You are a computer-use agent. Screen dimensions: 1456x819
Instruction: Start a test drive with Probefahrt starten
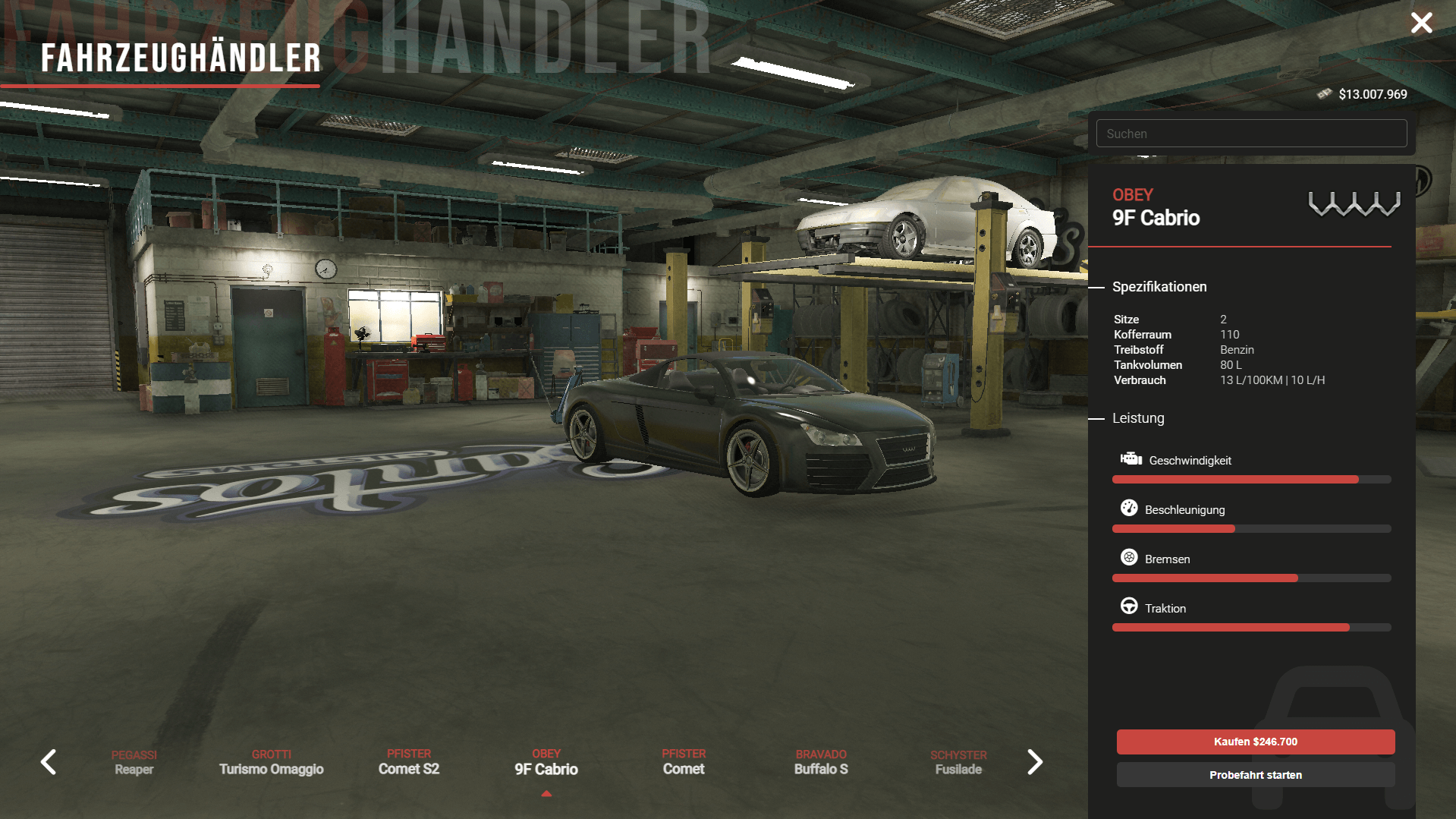[x=1255, y=775]
